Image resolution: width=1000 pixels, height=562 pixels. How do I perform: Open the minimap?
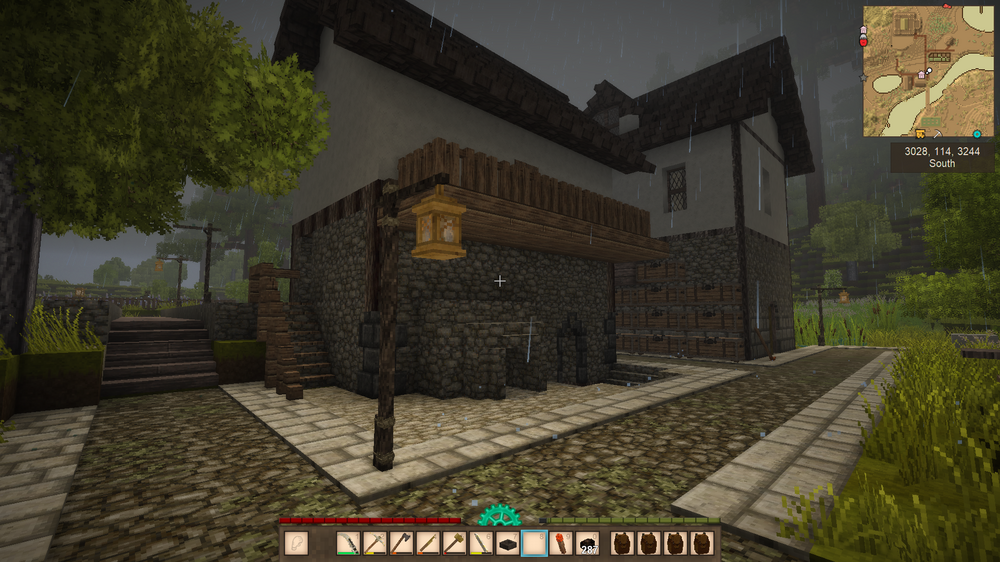(x=929, y=71)
